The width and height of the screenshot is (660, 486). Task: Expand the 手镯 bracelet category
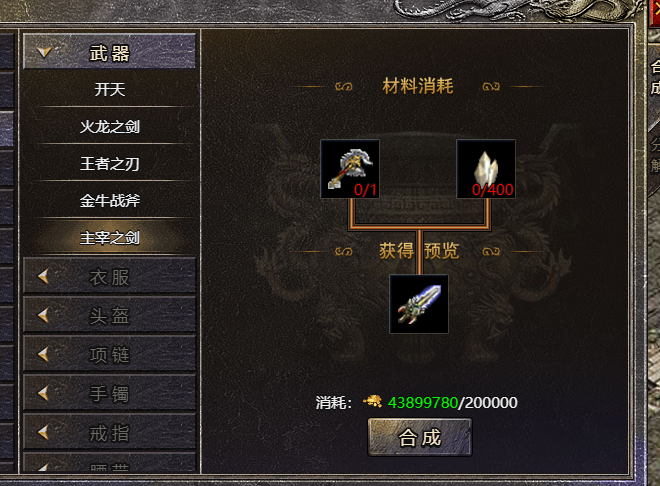point(109,393)
